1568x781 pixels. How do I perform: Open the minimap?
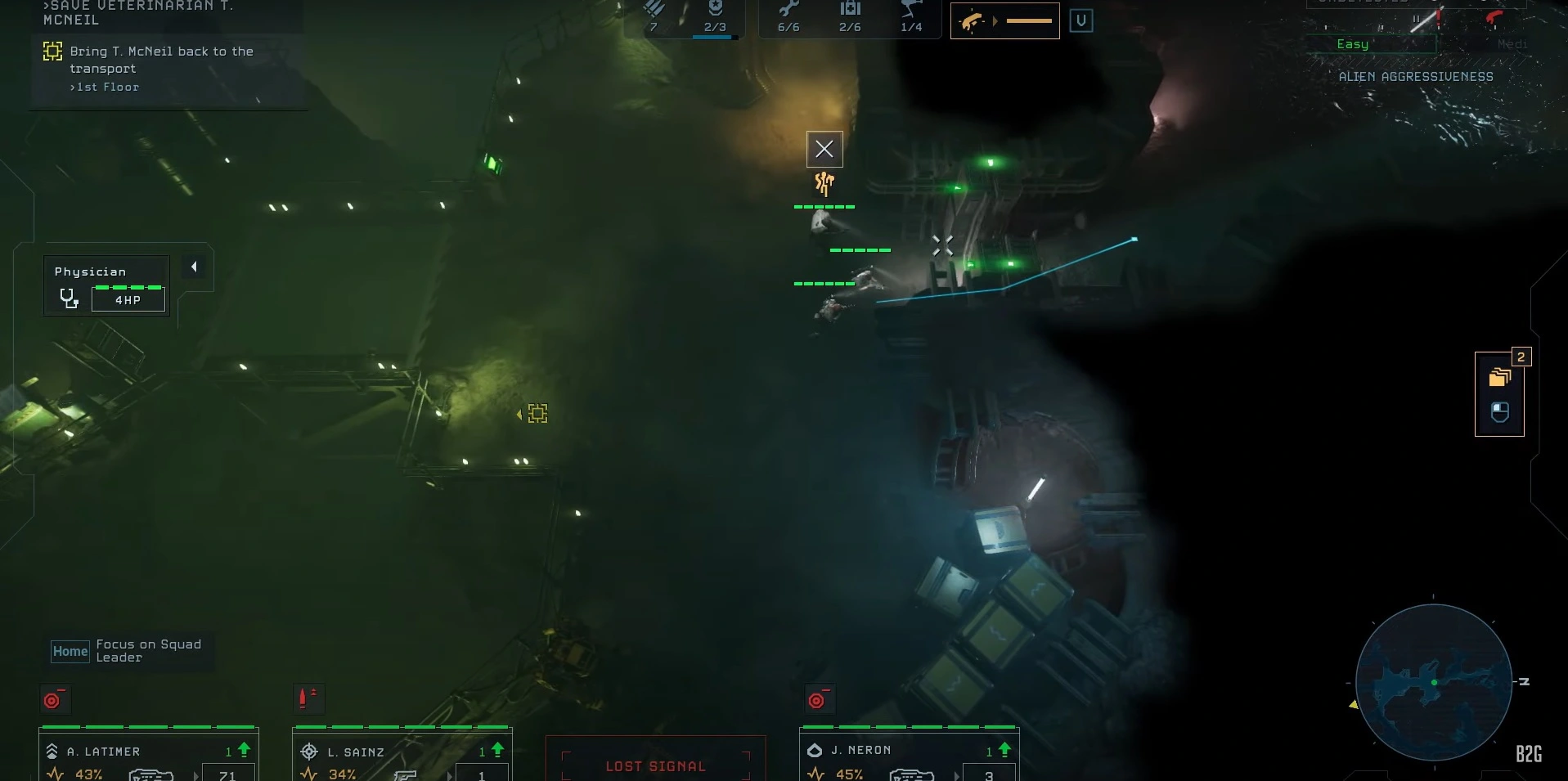(1433, 682)
